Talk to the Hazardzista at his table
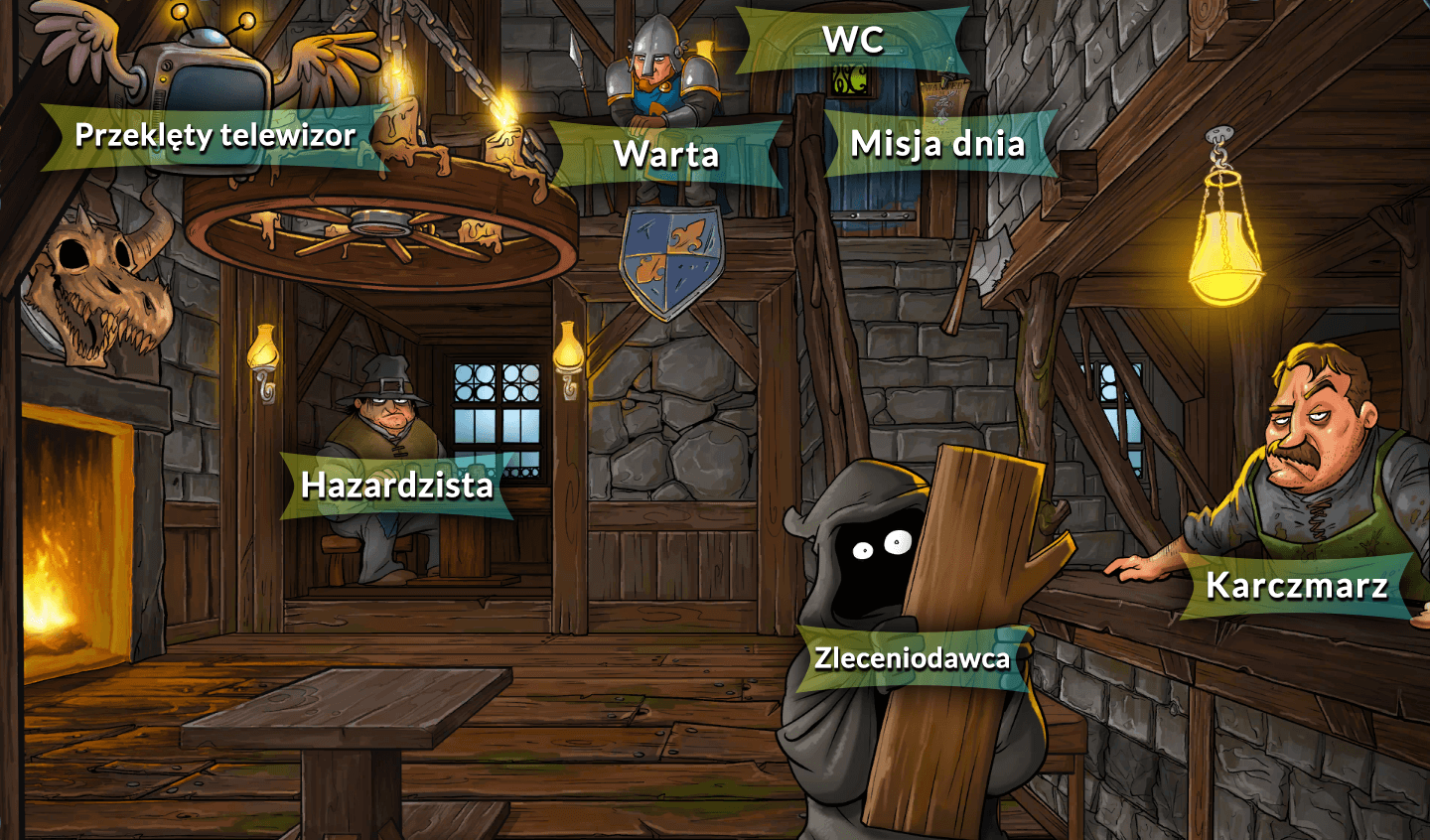This screenshot has width=1430, height=840. coord(387,417)
